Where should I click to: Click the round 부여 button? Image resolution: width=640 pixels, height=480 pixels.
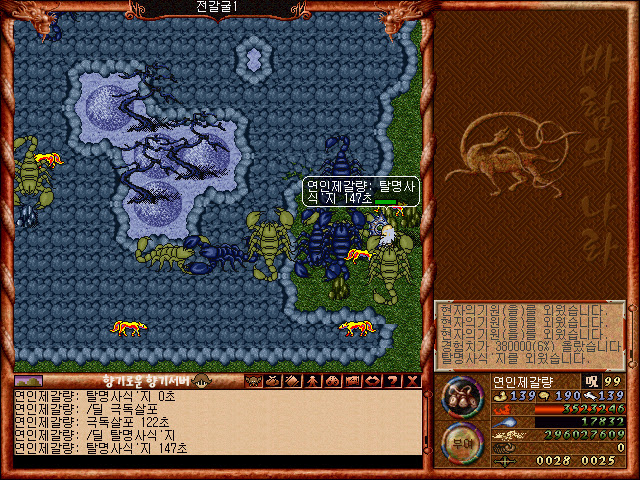461,442
